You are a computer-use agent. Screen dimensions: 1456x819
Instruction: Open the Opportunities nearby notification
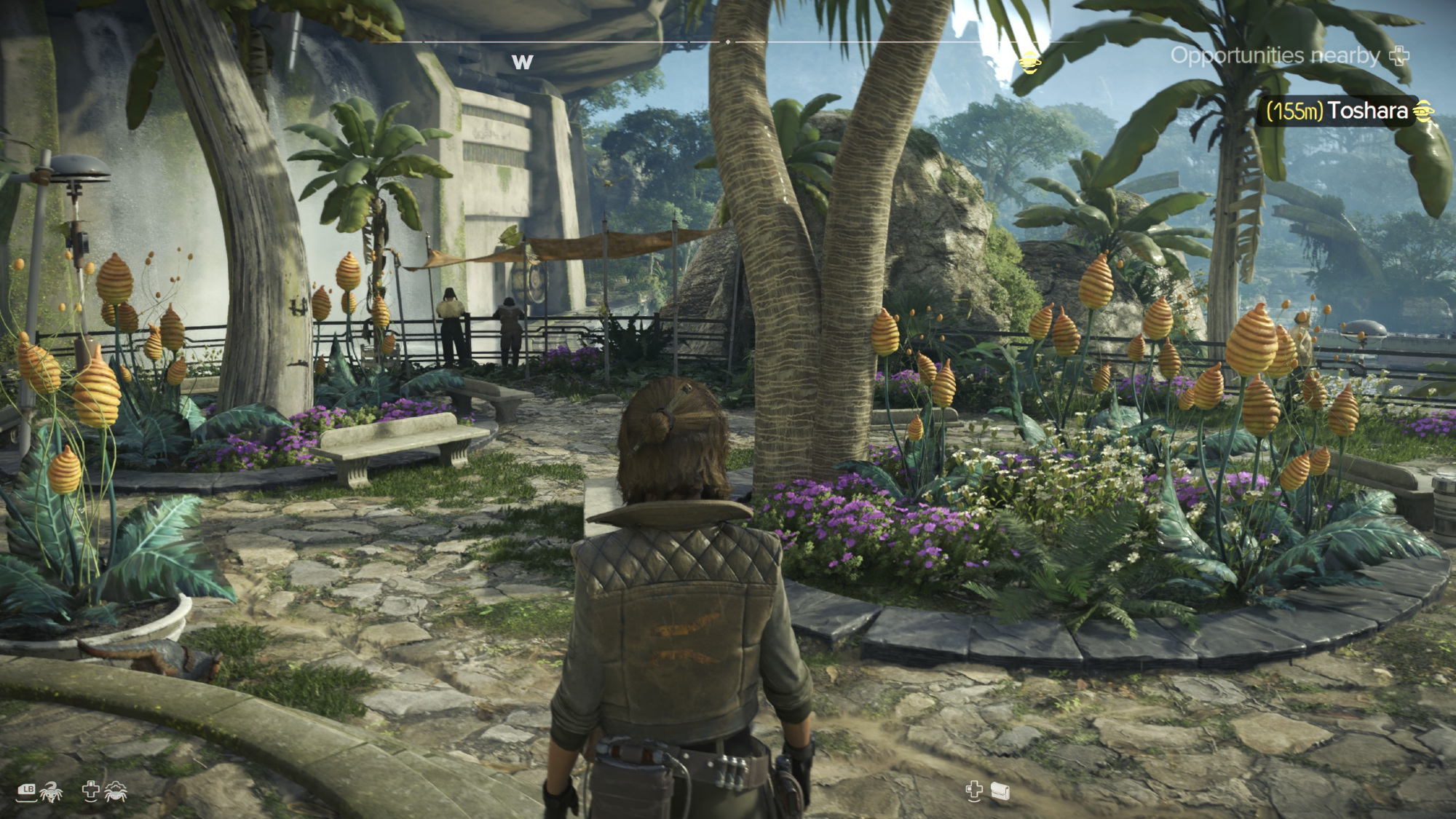click(x=1289, y=56)
